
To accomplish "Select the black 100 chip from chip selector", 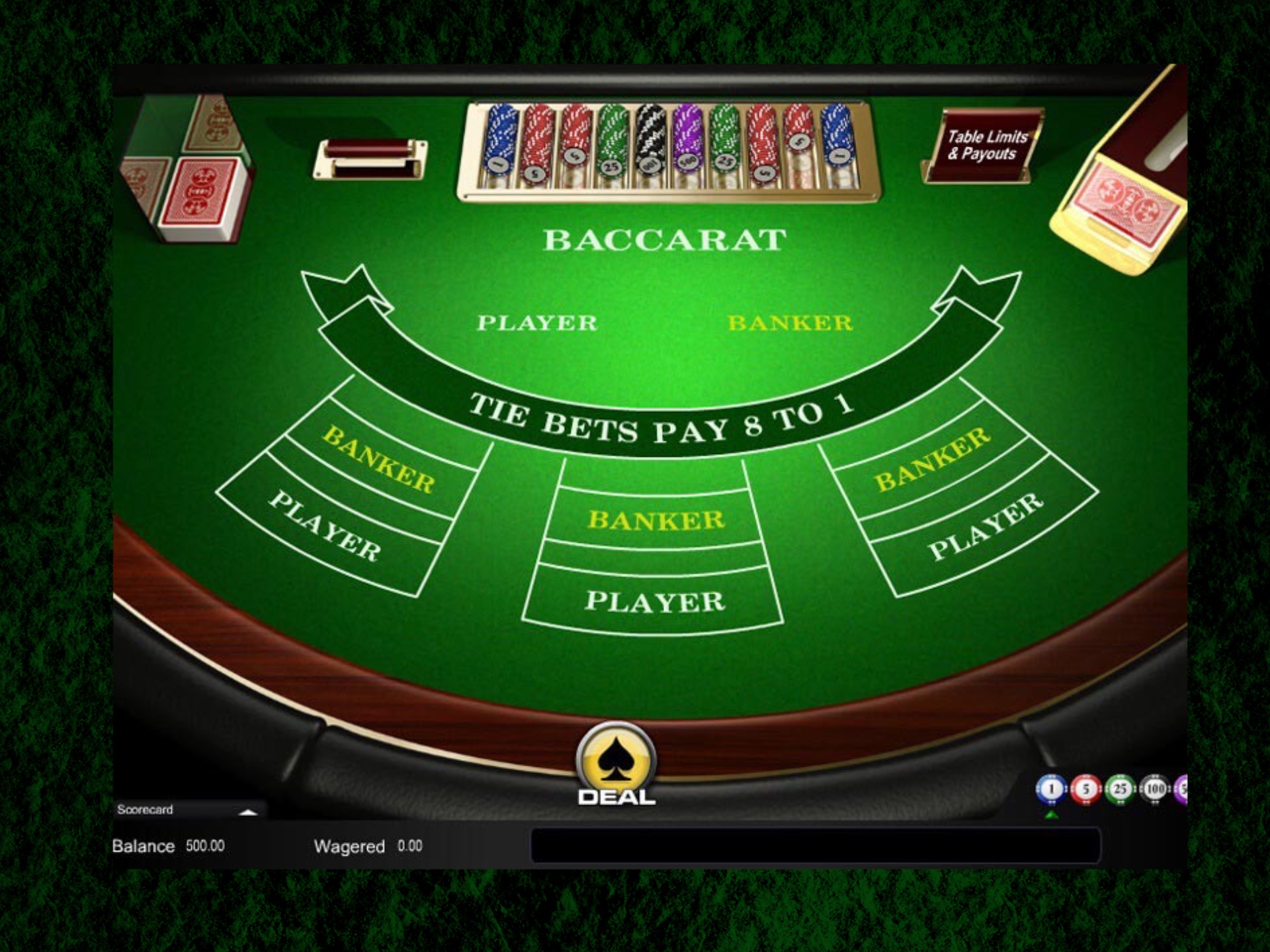I will click(1155, 789).
